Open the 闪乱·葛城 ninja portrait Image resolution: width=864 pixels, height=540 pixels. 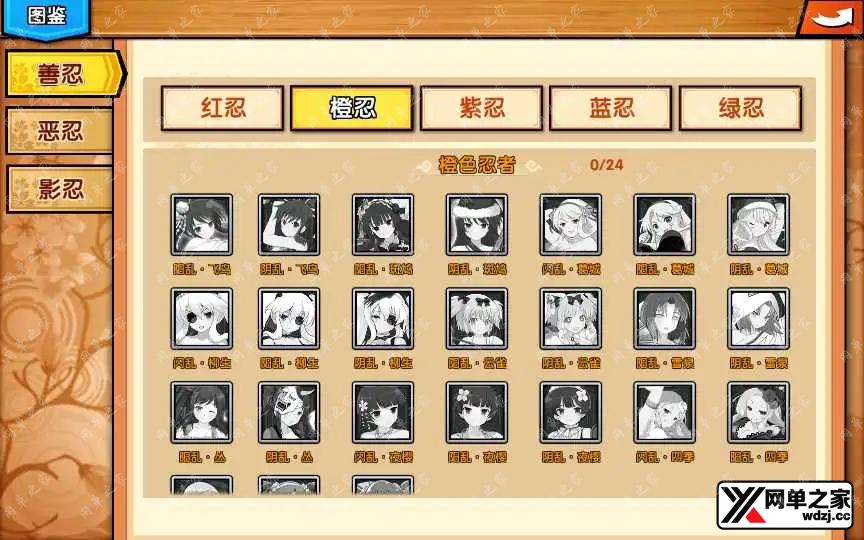(x=571, y=225)
